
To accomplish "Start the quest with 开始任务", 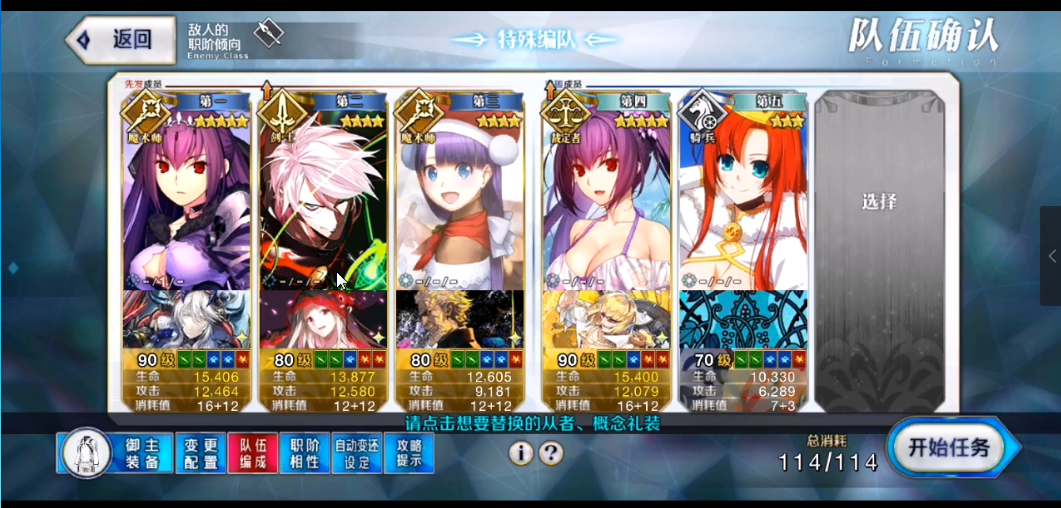I will click(948, 449).
